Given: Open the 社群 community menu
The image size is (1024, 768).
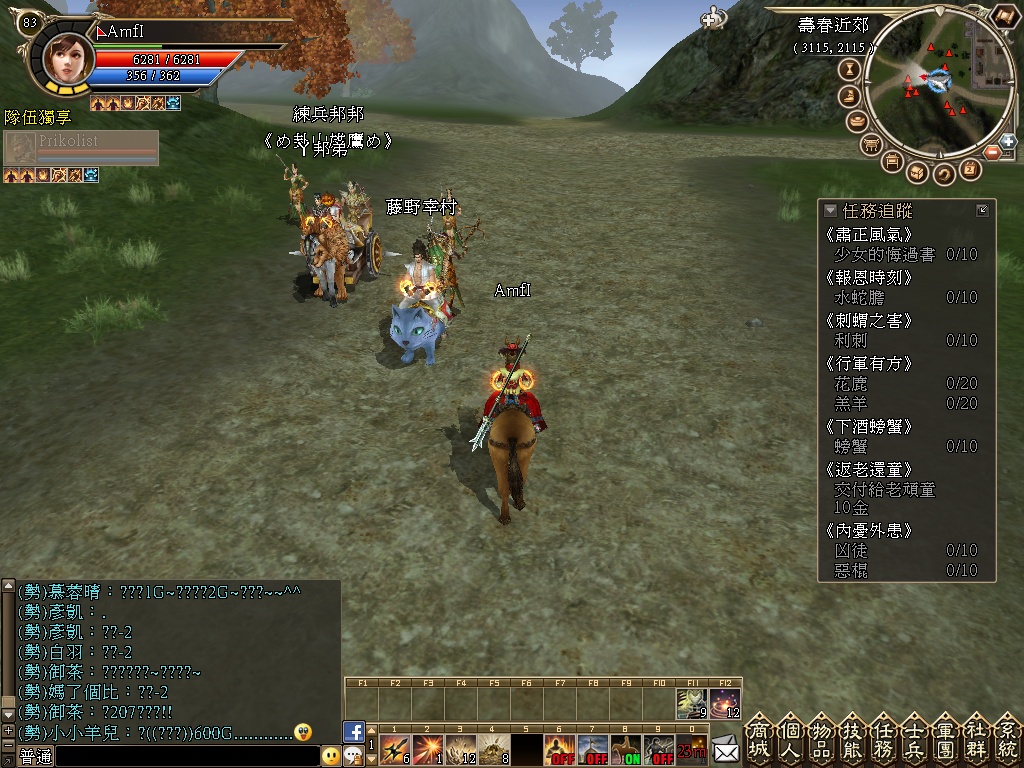Looking at the screenshot, I should pyautogui.click(x=976, y=738).
